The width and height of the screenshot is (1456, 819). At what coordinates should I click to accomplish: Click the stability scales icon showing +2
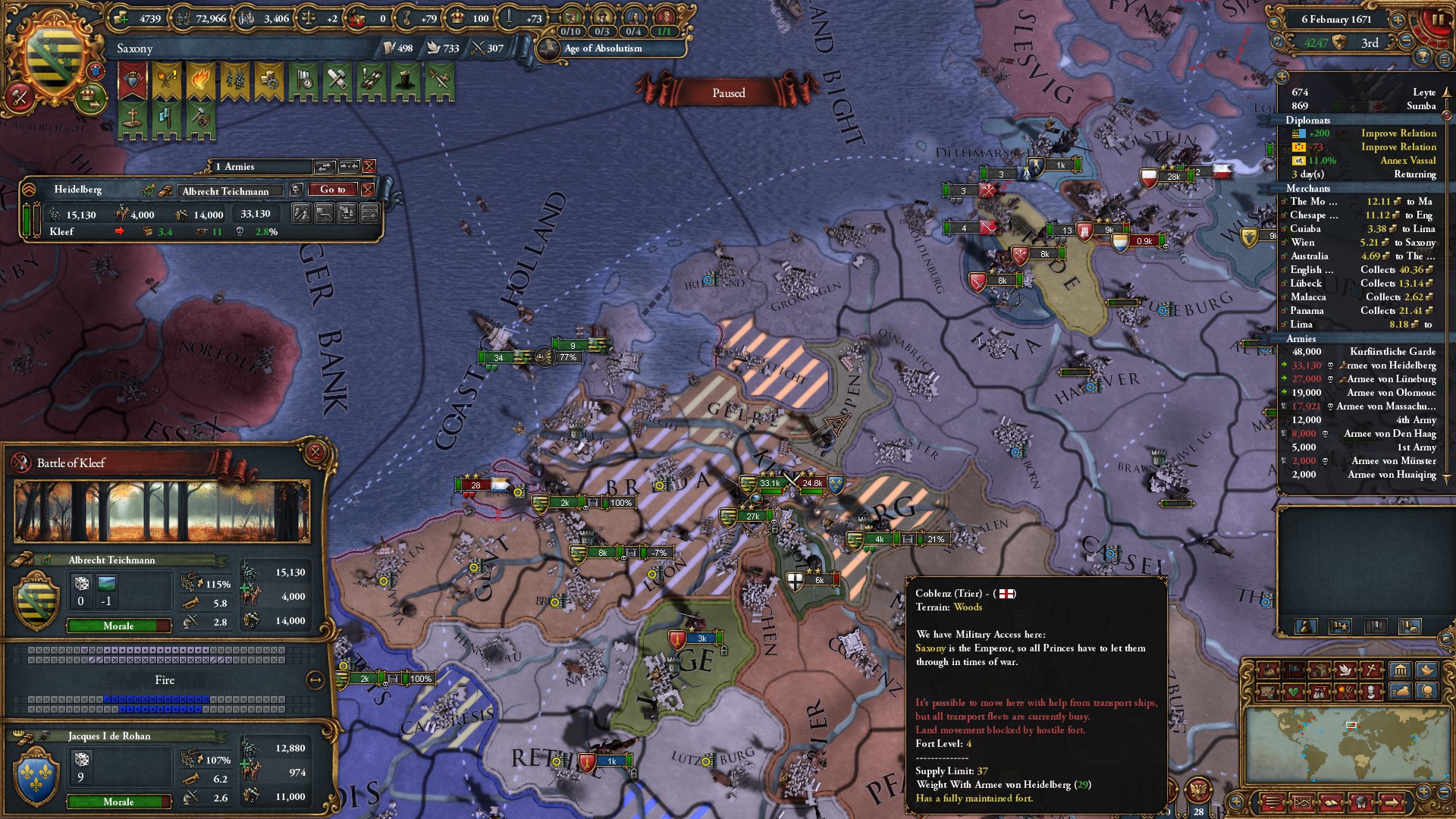[x=308, y=17]
